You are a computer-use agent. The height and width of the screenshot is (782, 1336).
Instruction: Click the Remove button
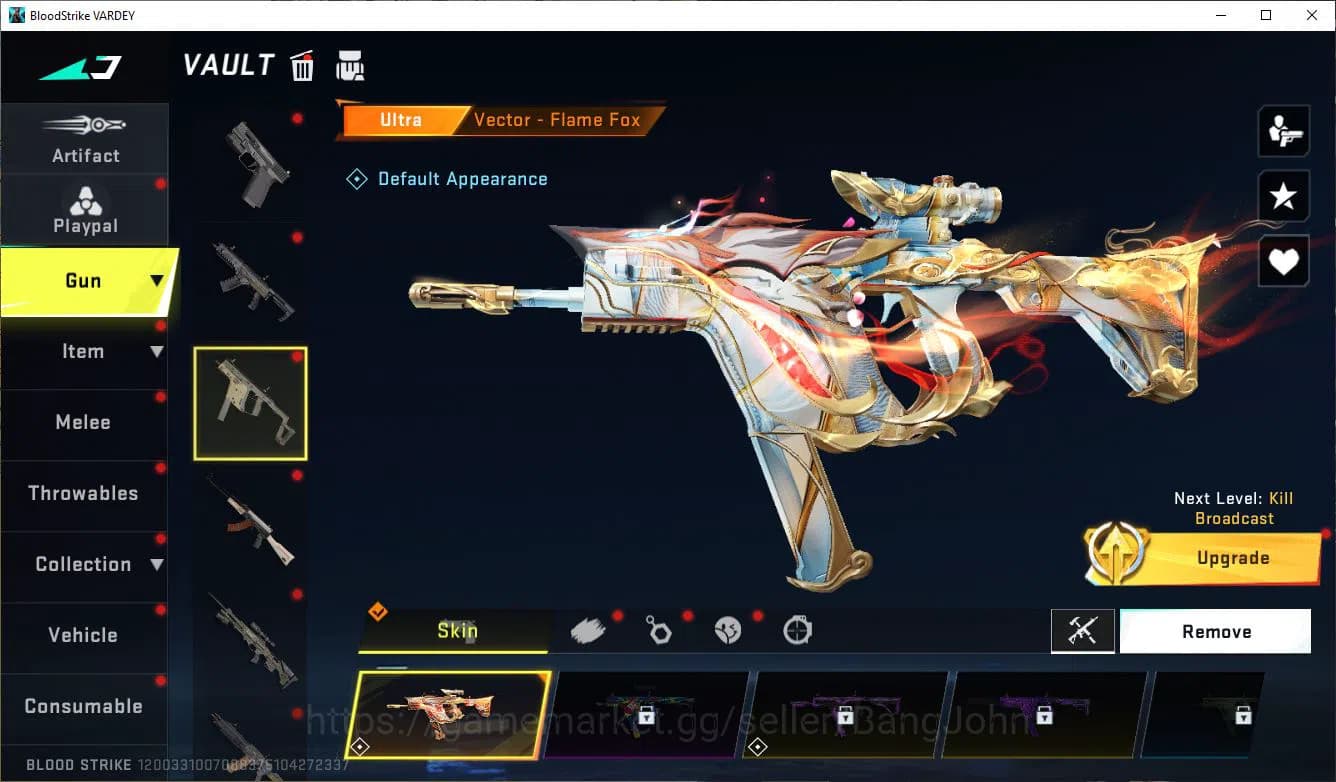1216,631
